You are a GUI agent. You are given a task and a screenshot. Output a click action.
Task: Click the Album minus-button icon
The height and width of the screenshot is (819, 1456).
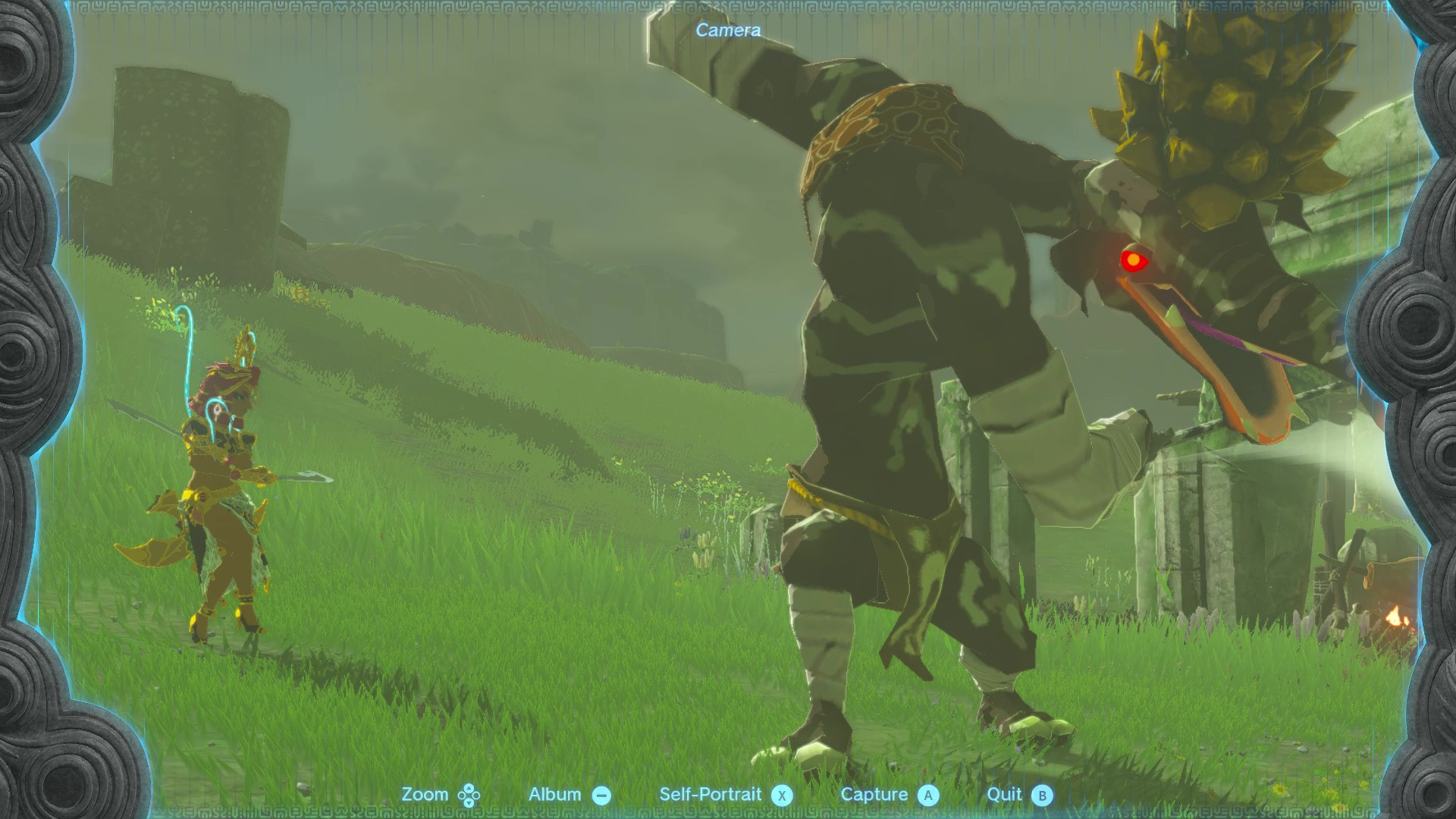(603, 794)
